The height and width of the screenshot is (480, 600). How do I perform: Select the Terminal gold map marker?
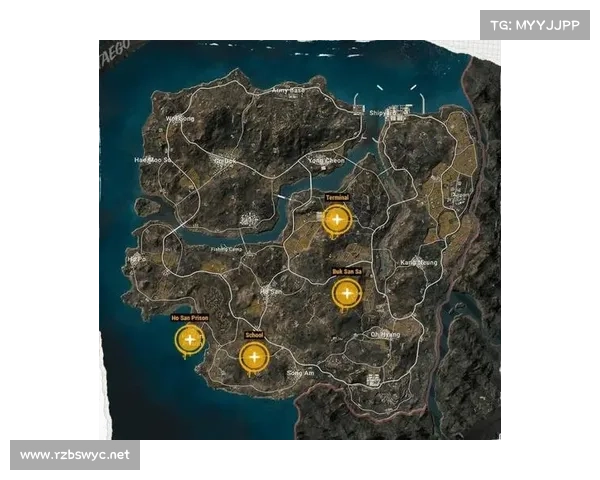point(337,220)
